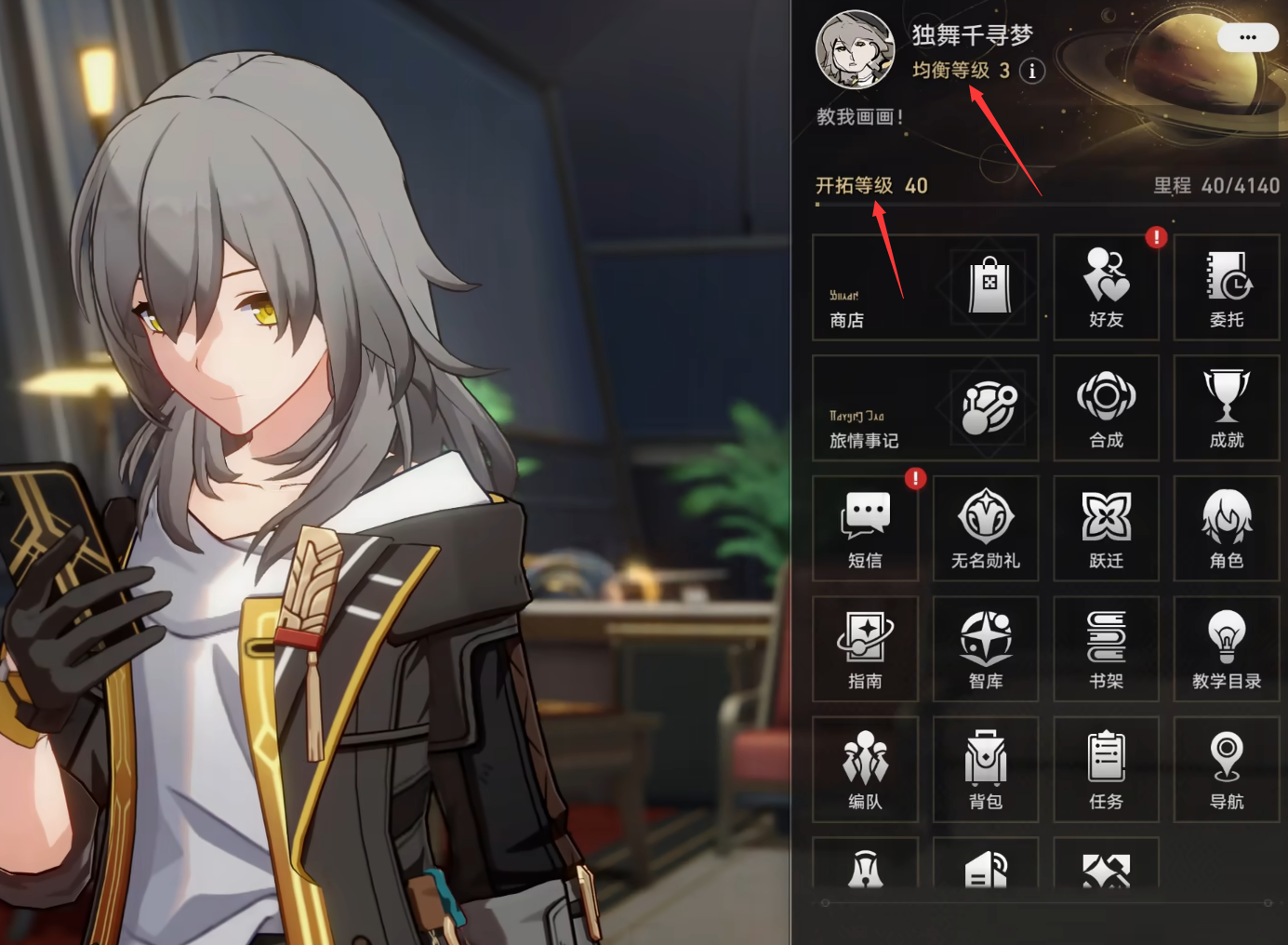The width and height of the screenshot is (1288, 945).
Task: Open the 智库 data bank
Action: (x=985, y=649)
